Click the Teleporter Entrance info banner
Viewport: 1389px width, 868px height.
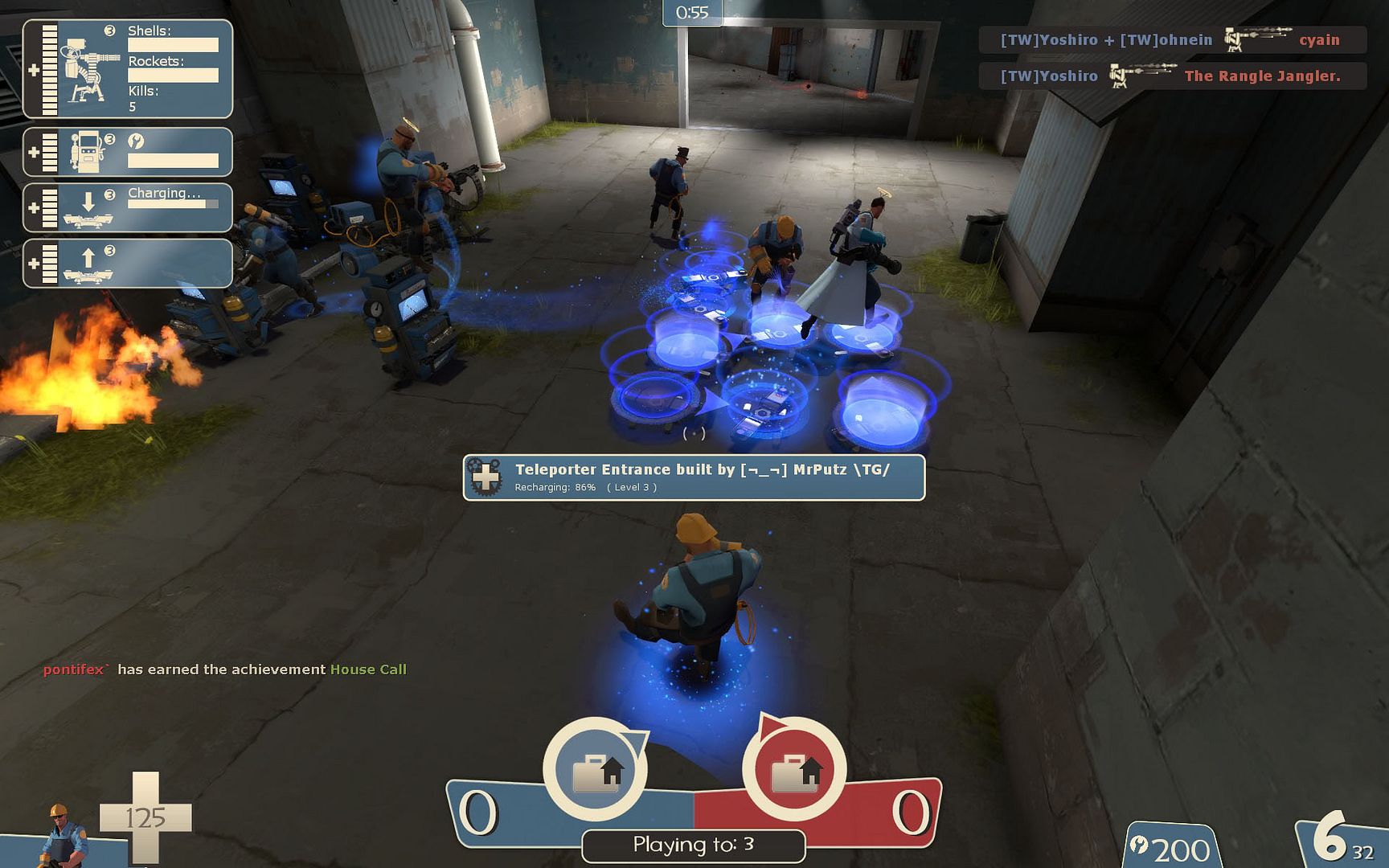[694, 477]
